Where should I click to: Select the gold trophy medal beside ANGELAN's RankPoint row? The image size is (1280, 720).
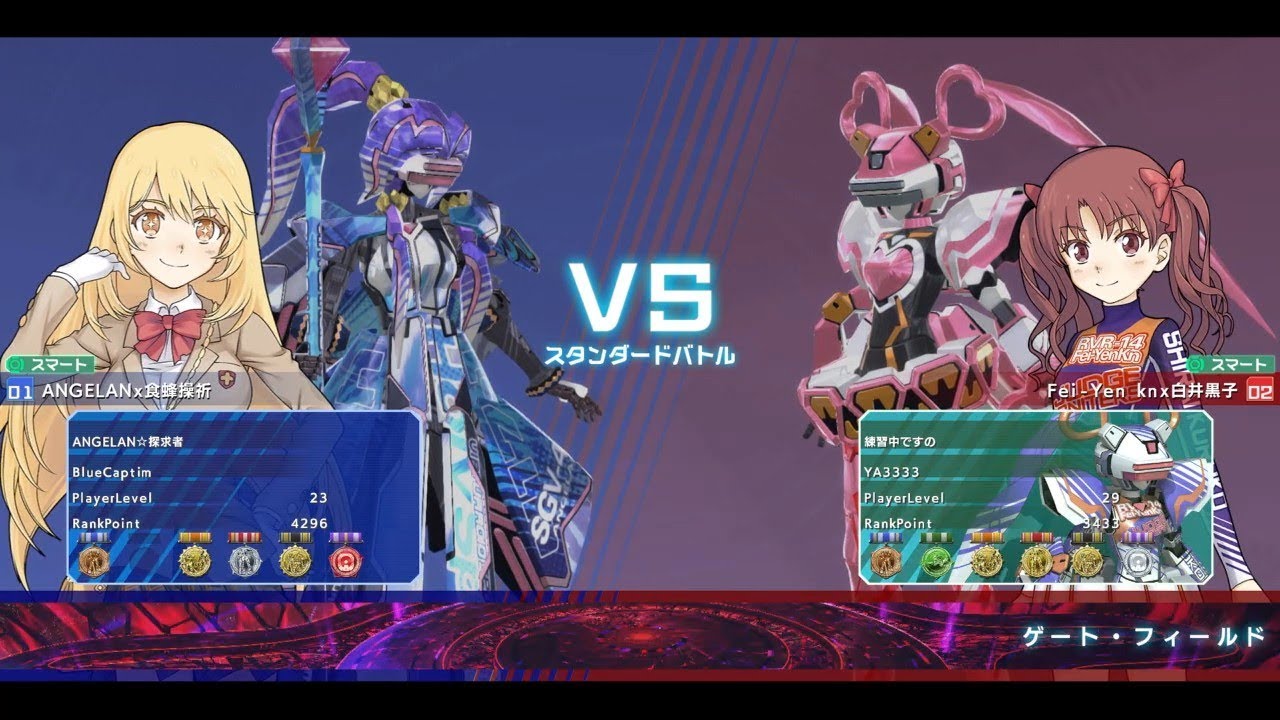194,560
